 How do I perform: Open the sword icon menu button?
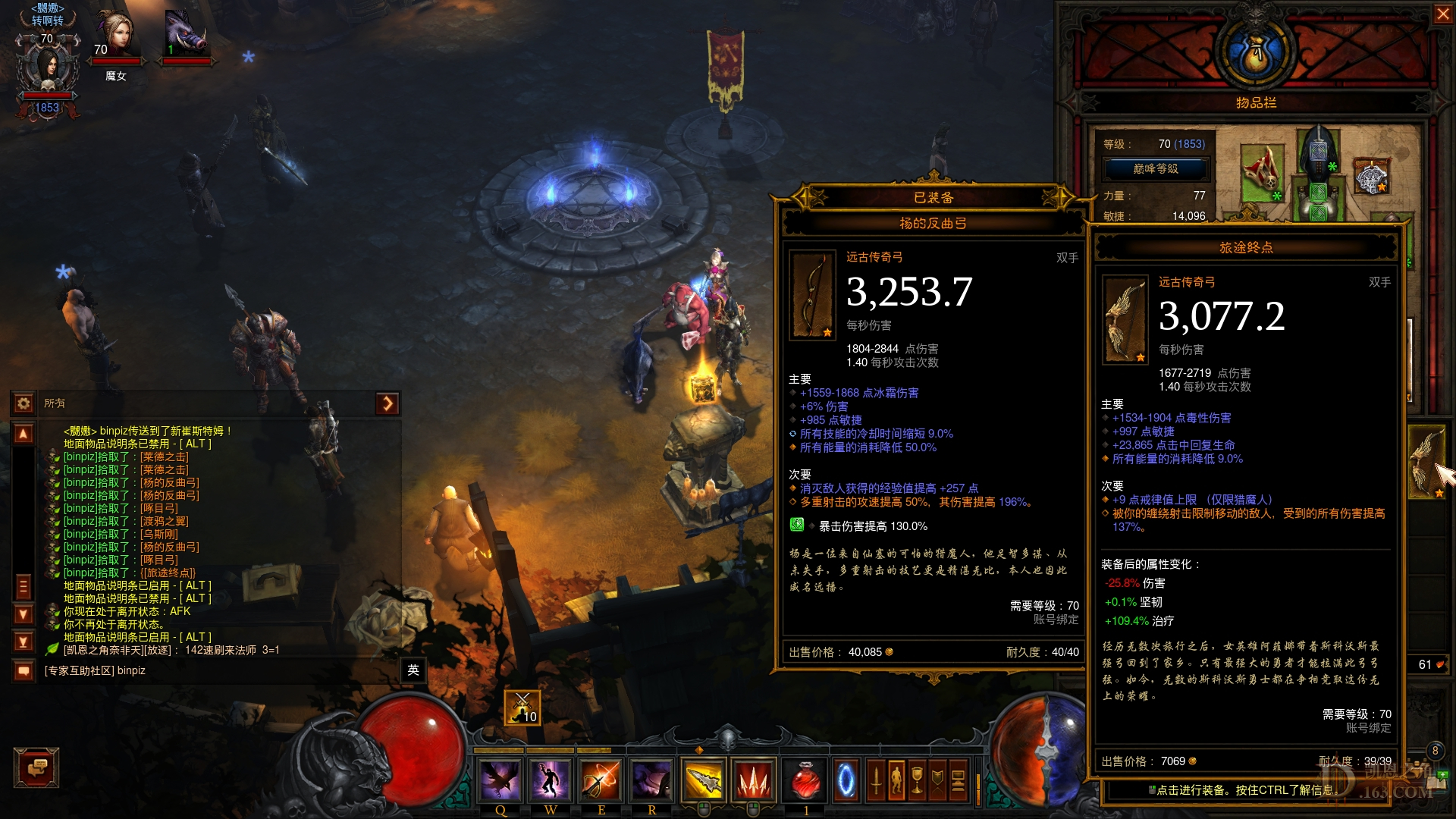pos(876,780)
